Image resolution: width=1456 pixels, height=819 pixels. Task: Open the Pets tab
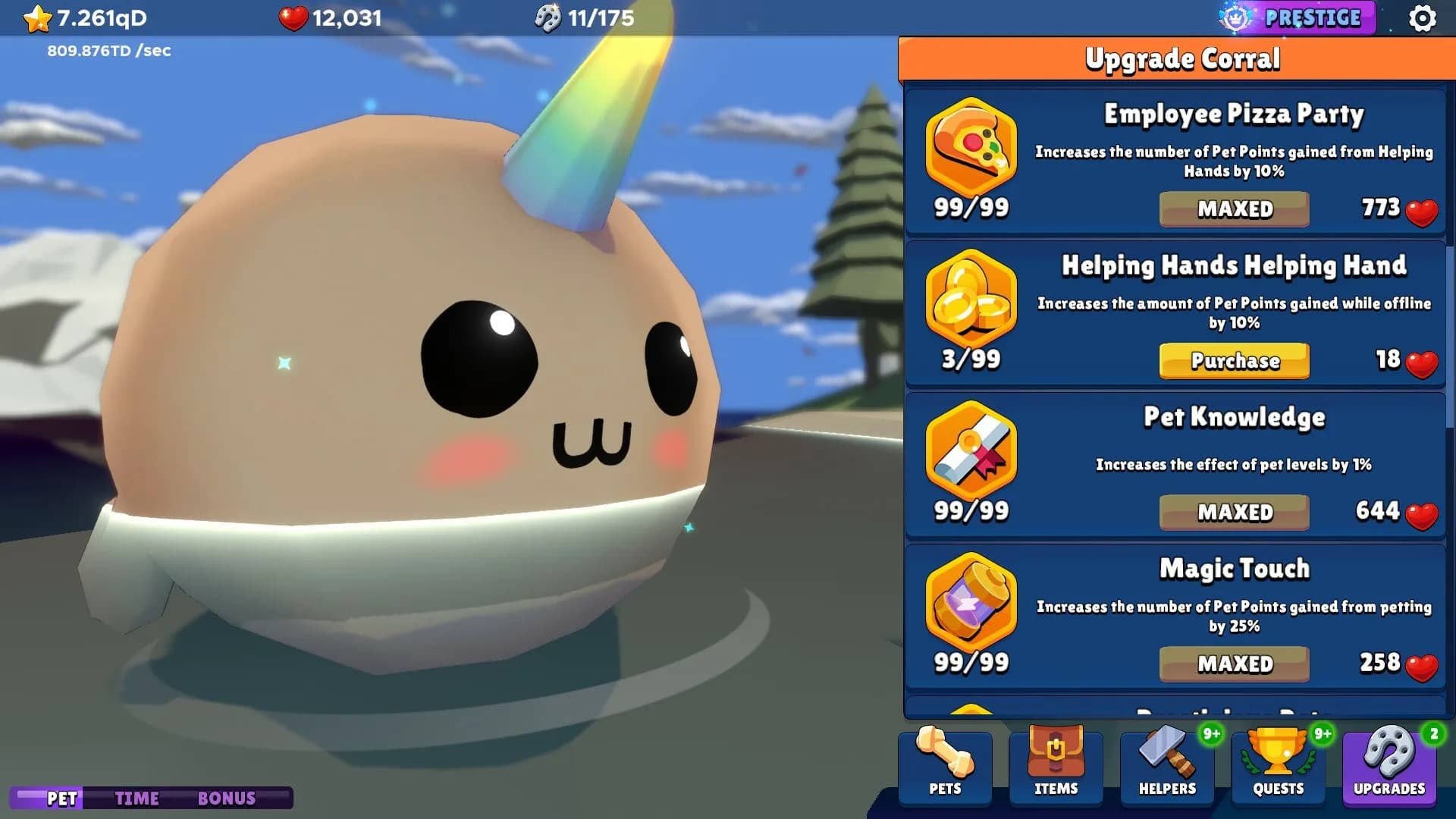(945, 764)
